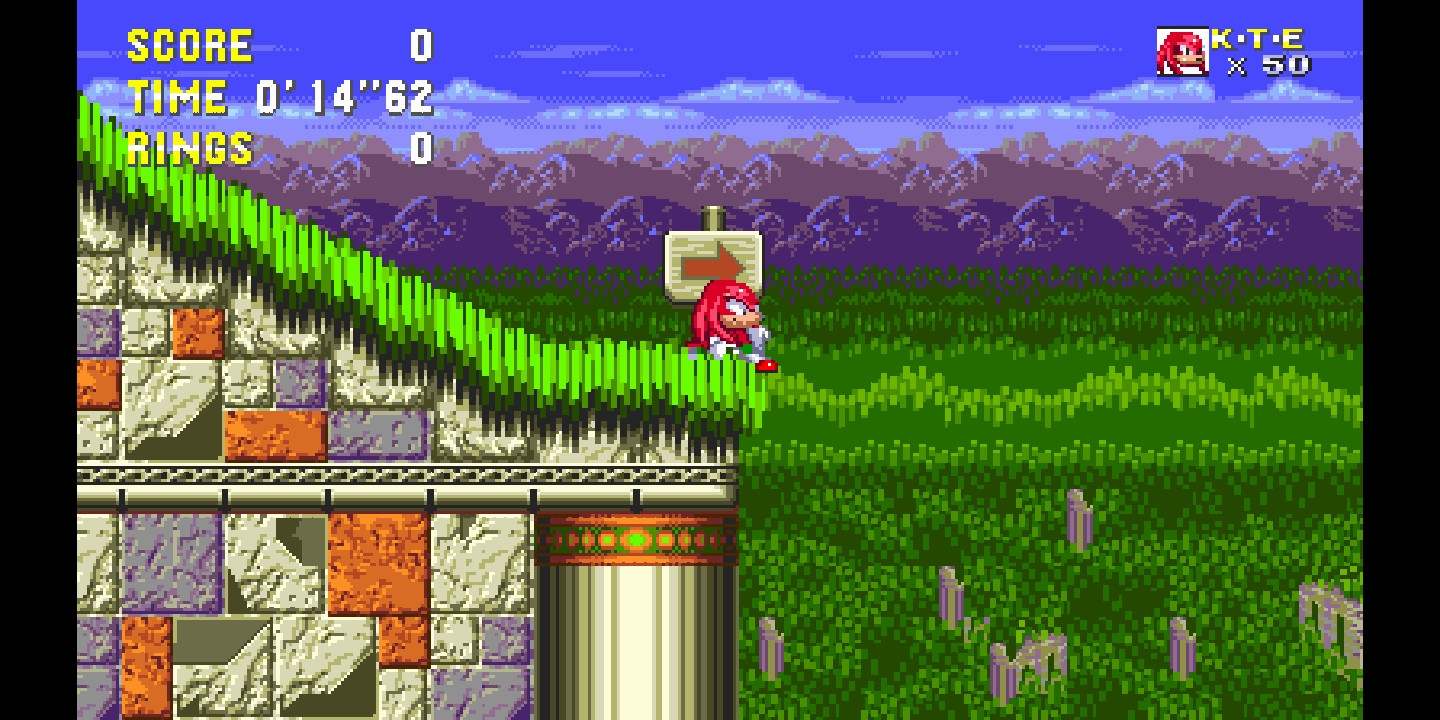Click the decorated pillar capital ornament
1440x720 pixels.
click(638, 537)
